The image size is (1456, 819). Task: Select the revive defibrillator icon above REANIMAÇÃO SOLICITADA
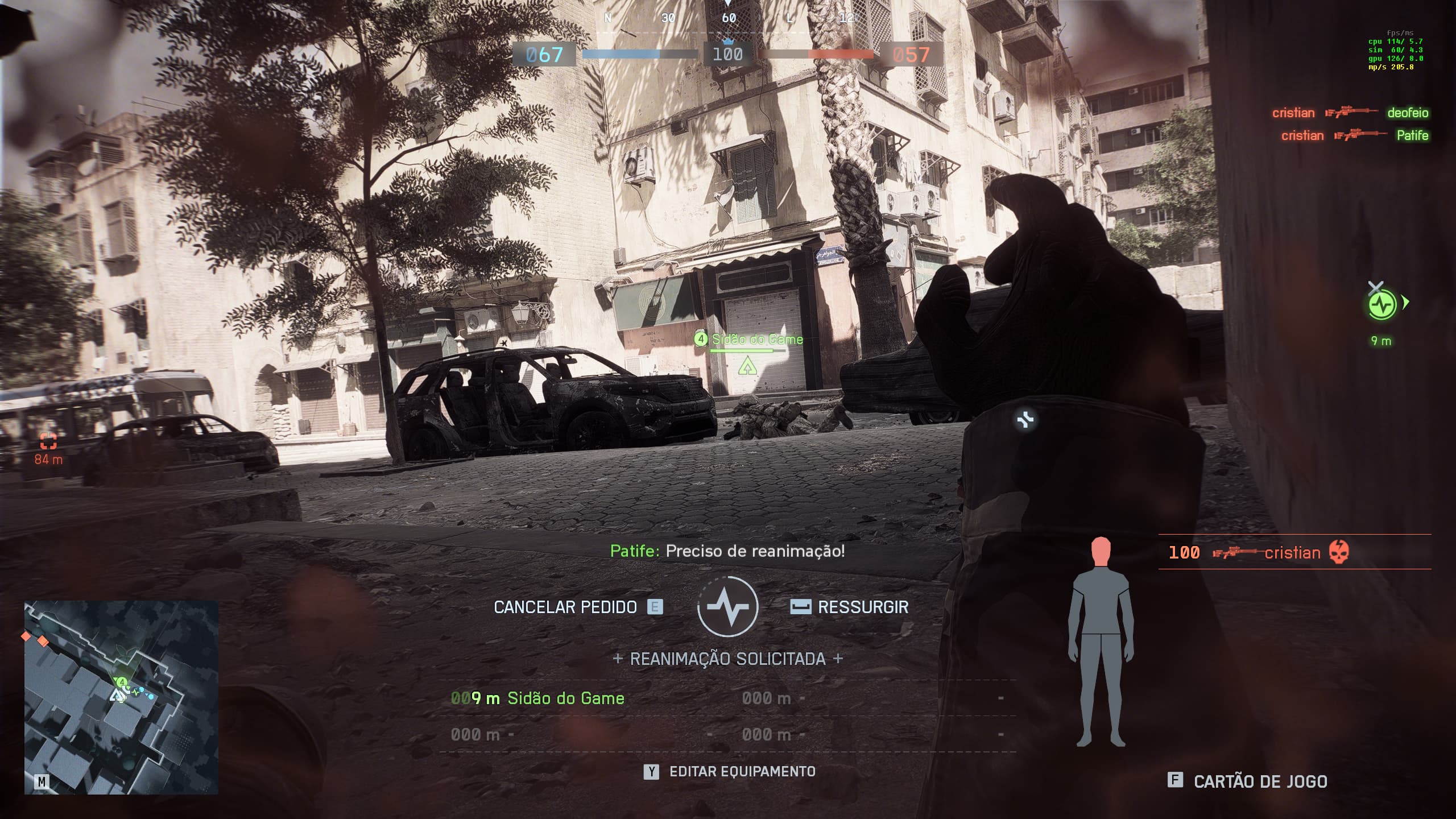point(728,607)
